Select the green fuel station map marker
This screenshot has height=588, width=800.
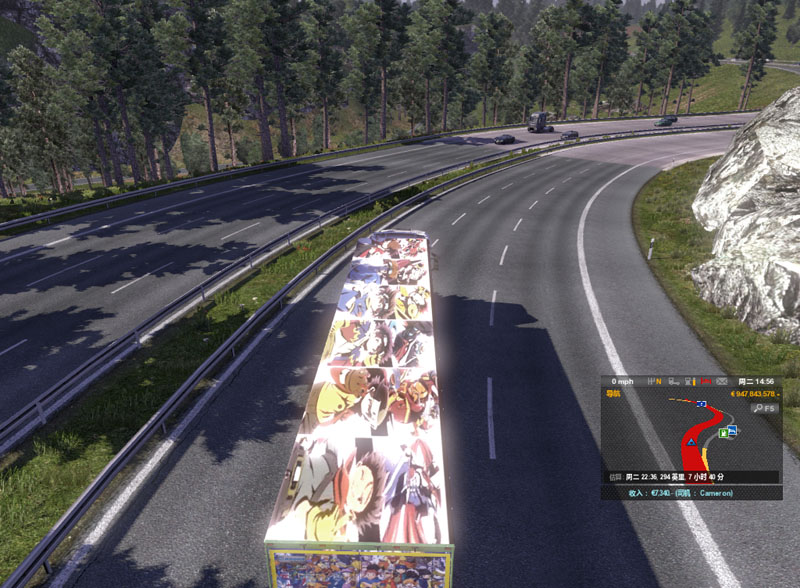(x=722, y=433)
